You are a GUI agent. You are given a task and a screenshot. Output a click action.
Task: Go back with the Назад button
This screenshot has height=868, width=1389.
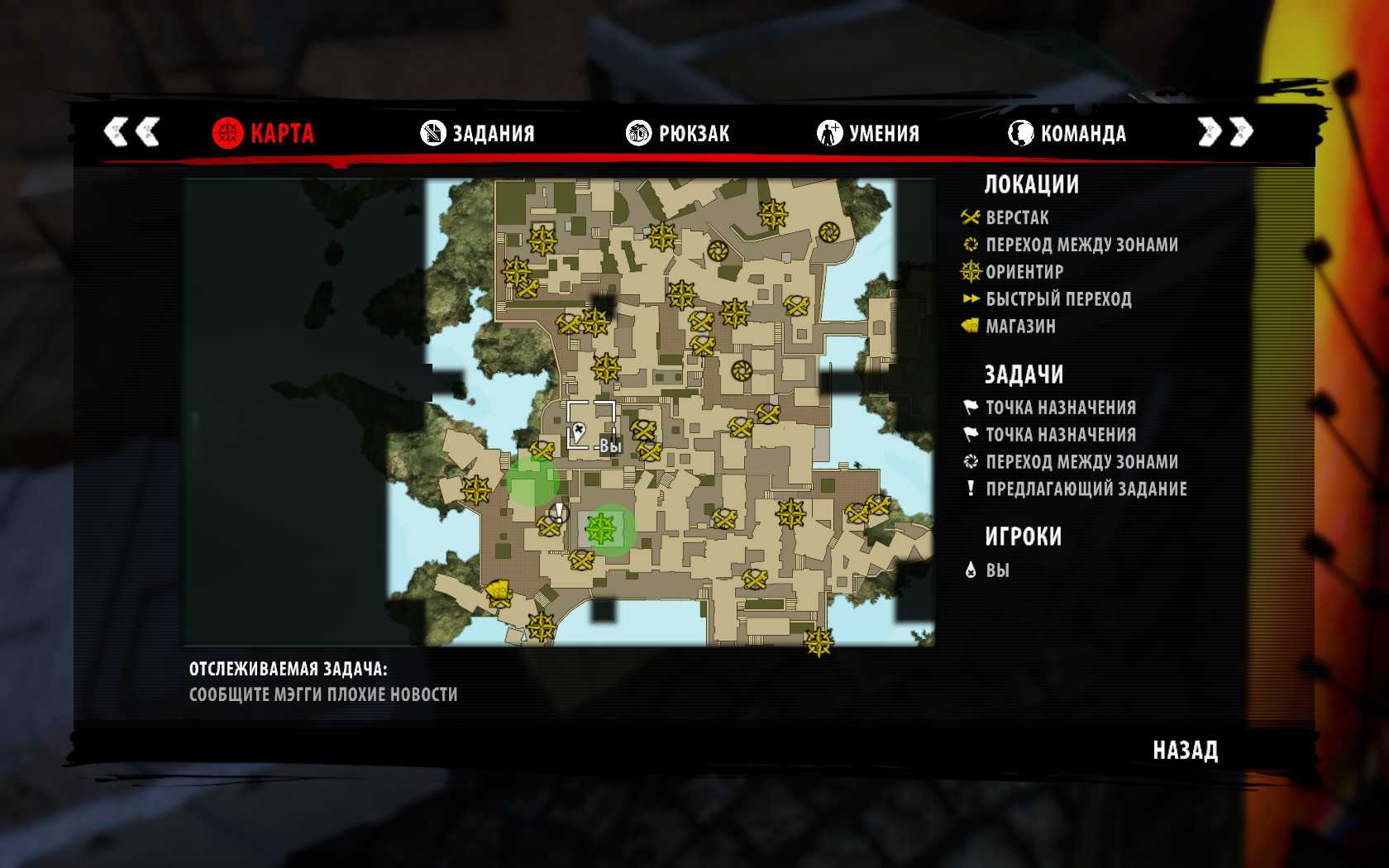coord(1185,751)
